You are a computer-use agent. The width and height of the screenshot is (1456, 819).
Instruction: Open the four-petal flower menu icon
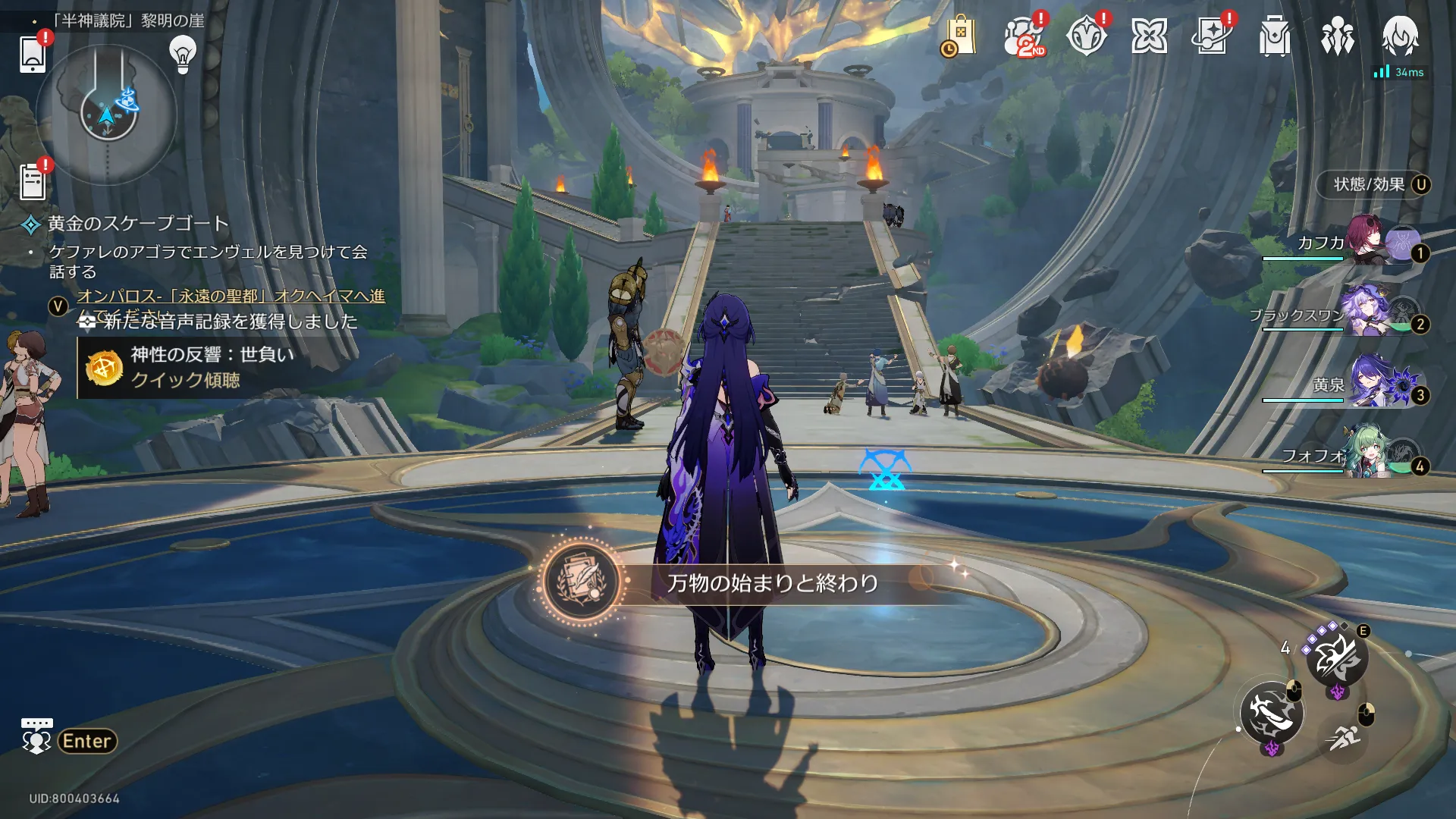pyautogui.click(x=1149, y=36)
